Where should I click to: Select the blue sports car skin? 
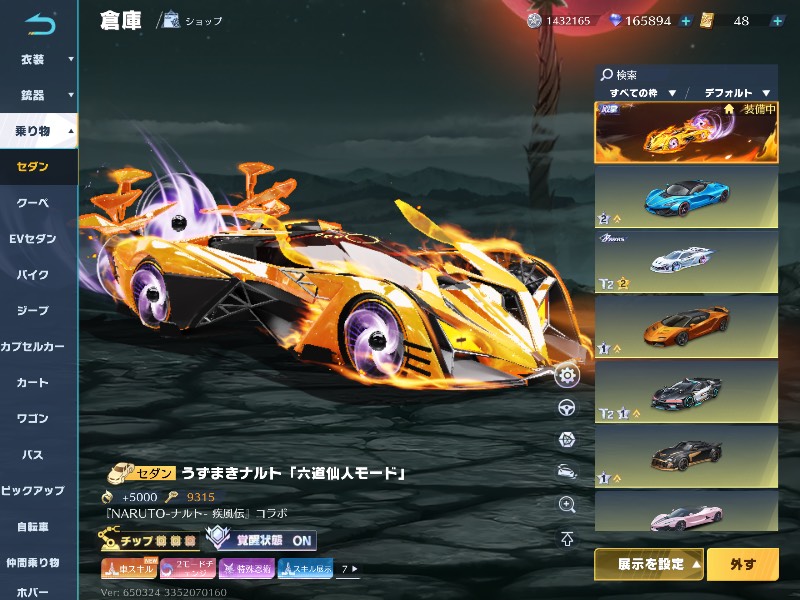(685, 197)
